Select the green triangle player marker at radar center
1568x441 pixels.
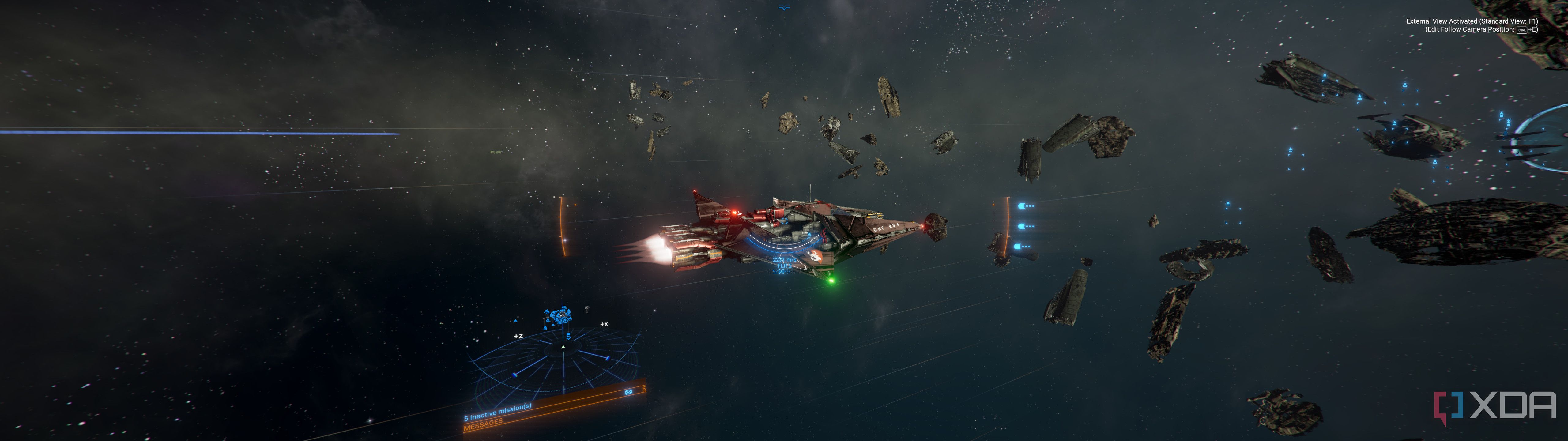pyautogui.click(x=563, y=347)
